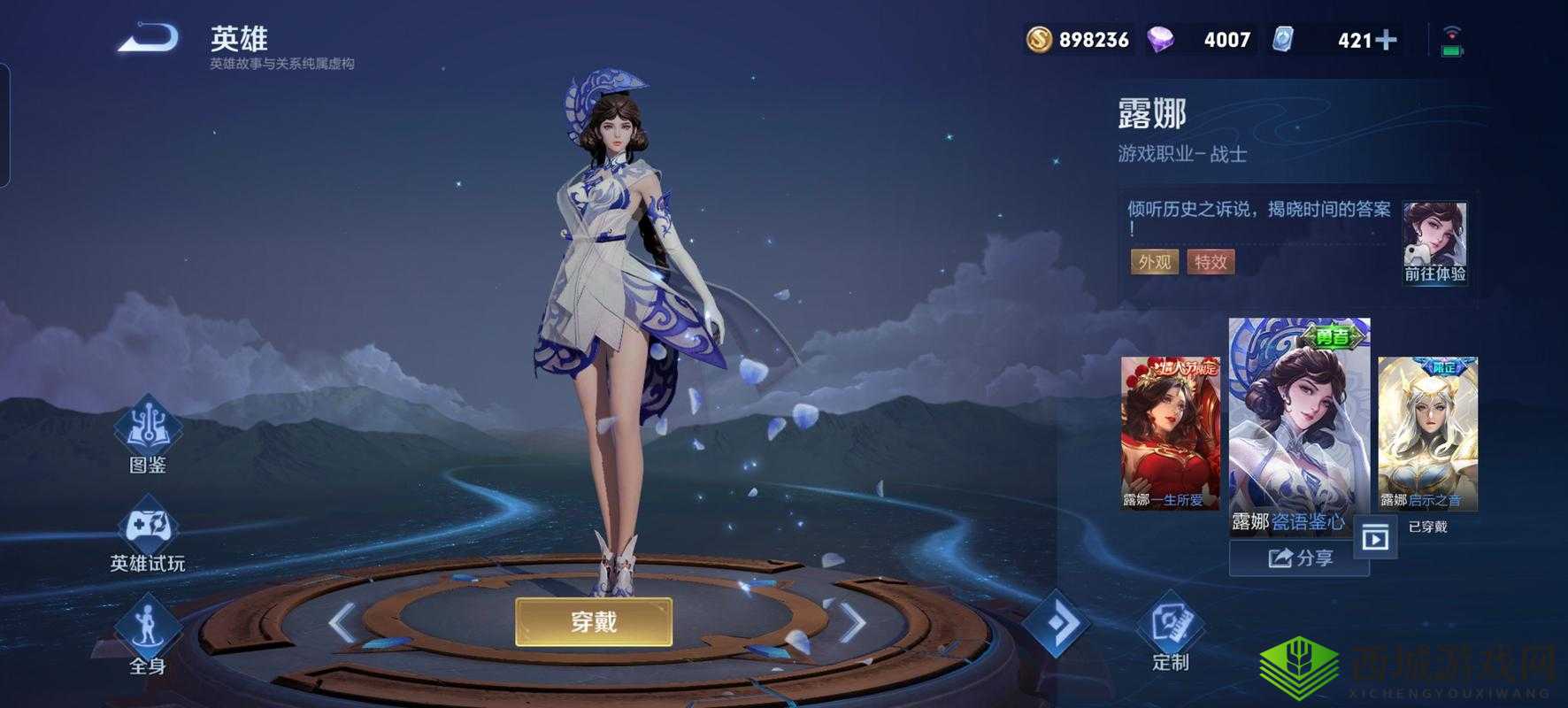Open the gold coin balance
1568x708 pixels.
point(1078,40)
